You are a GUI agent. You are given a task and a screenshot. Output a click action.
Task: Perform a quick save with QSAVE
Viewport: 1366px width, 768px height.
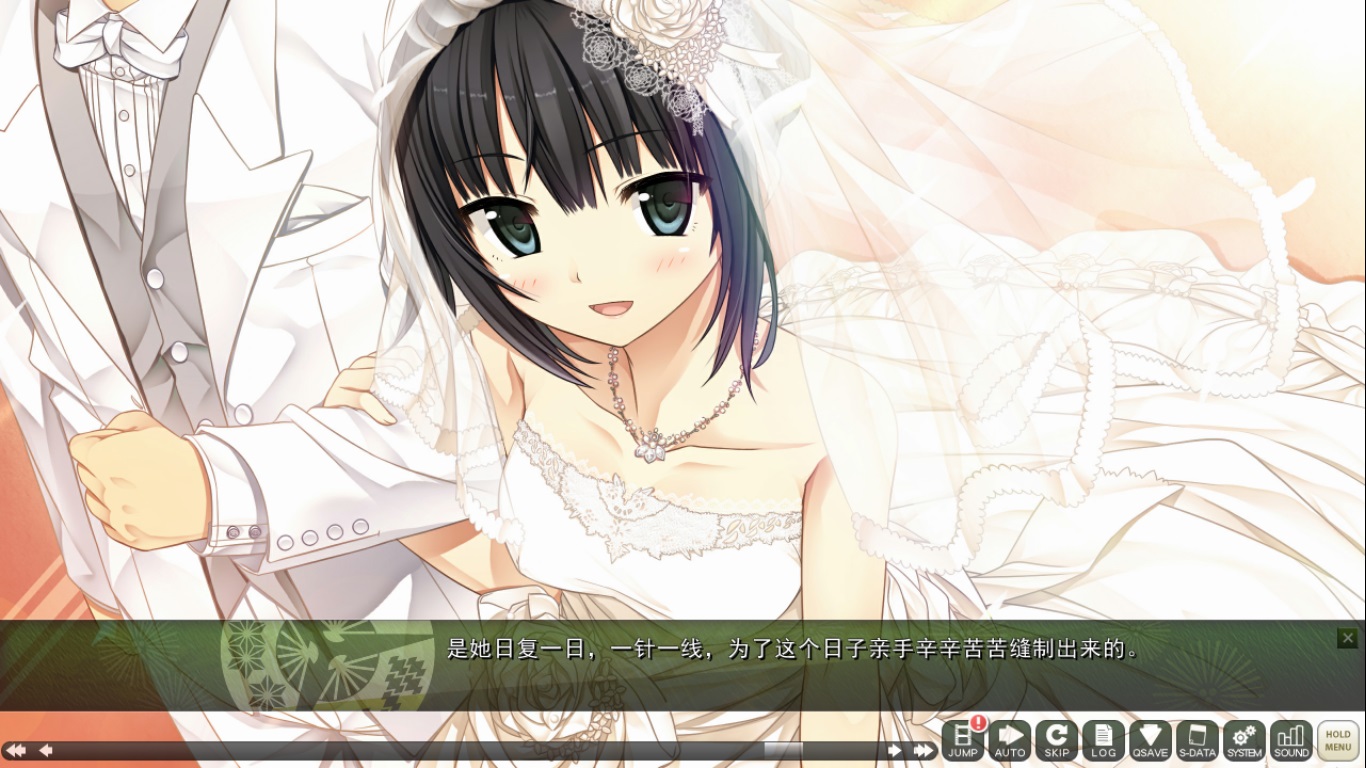tap(1151, 742)
